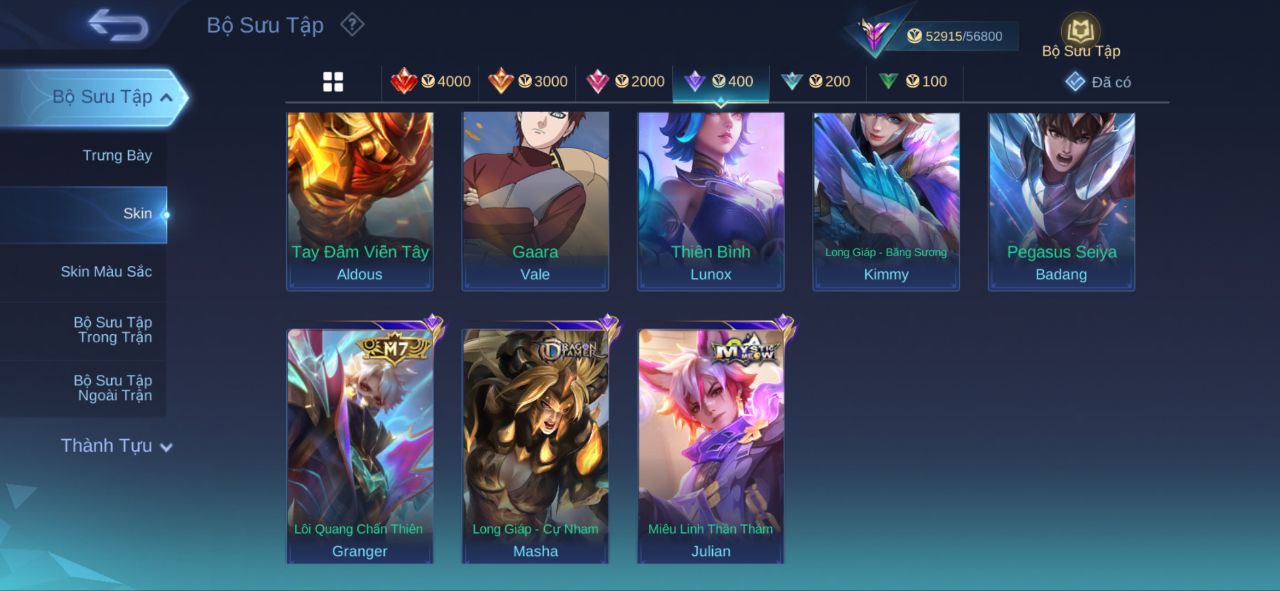The image size is (1280, 591).
Task: Select Skin Màu Sắc in the sidebar
Action: [106, 272]
